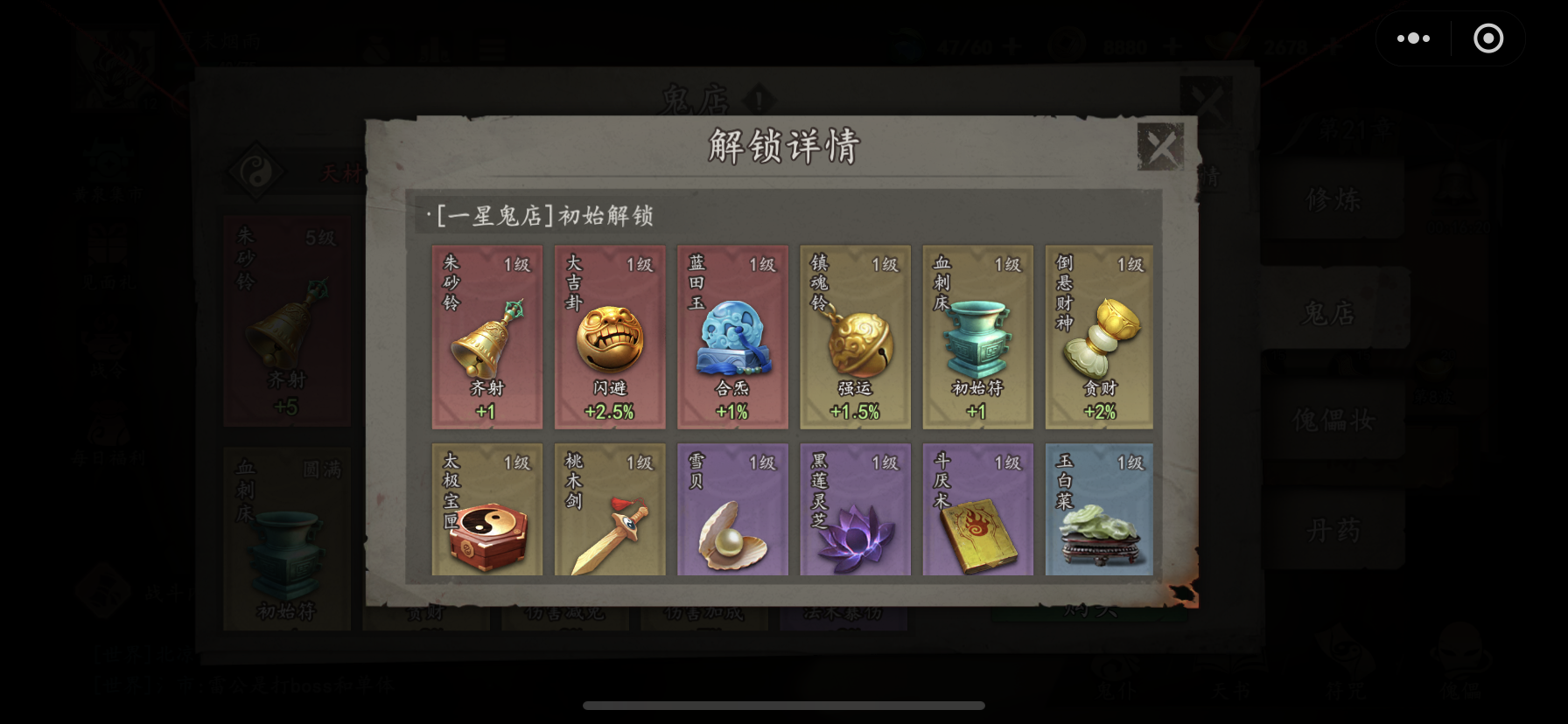Select the 血刺床 vase item
The width and height of the screenshot is (1568, 724).
point(977,337)
